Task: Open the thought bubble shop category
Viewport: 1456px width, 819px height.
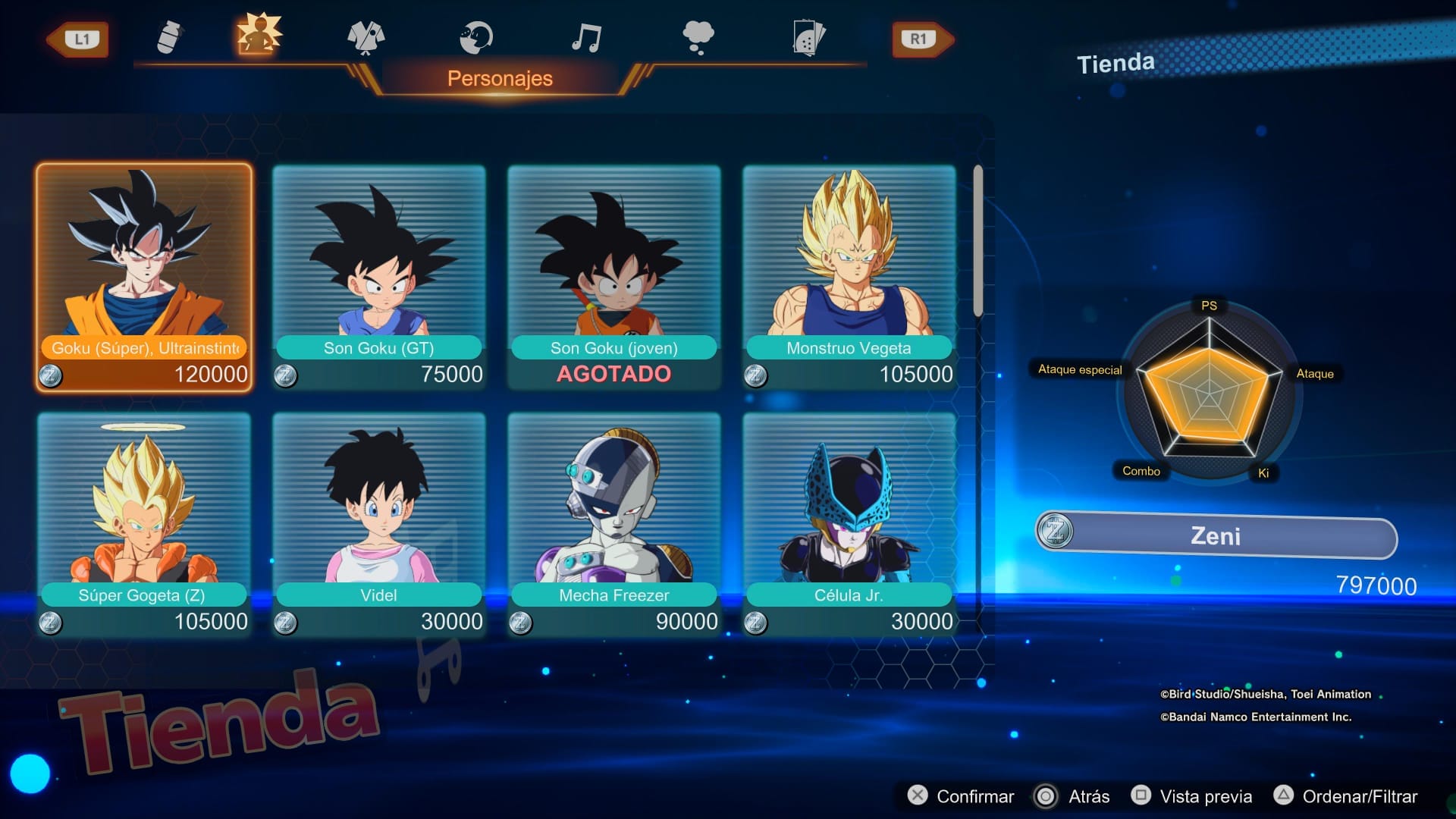Action: pyautogui.click(x=698, y=36)
